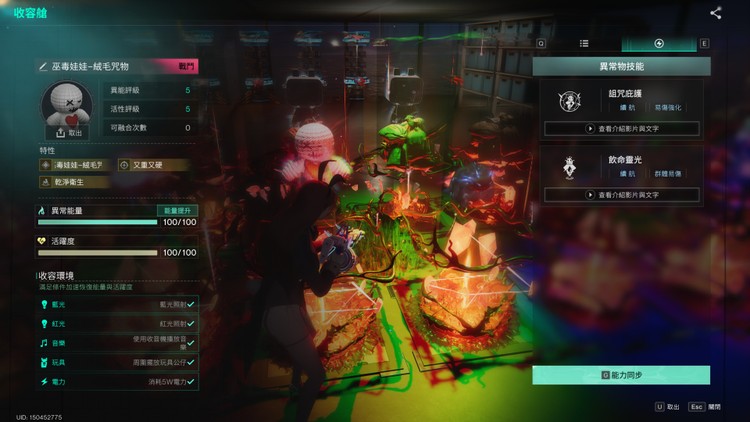Rename the anomaly using the pencil icon
The height and width of the screenshot is (422, 750).
click(43, 66)
